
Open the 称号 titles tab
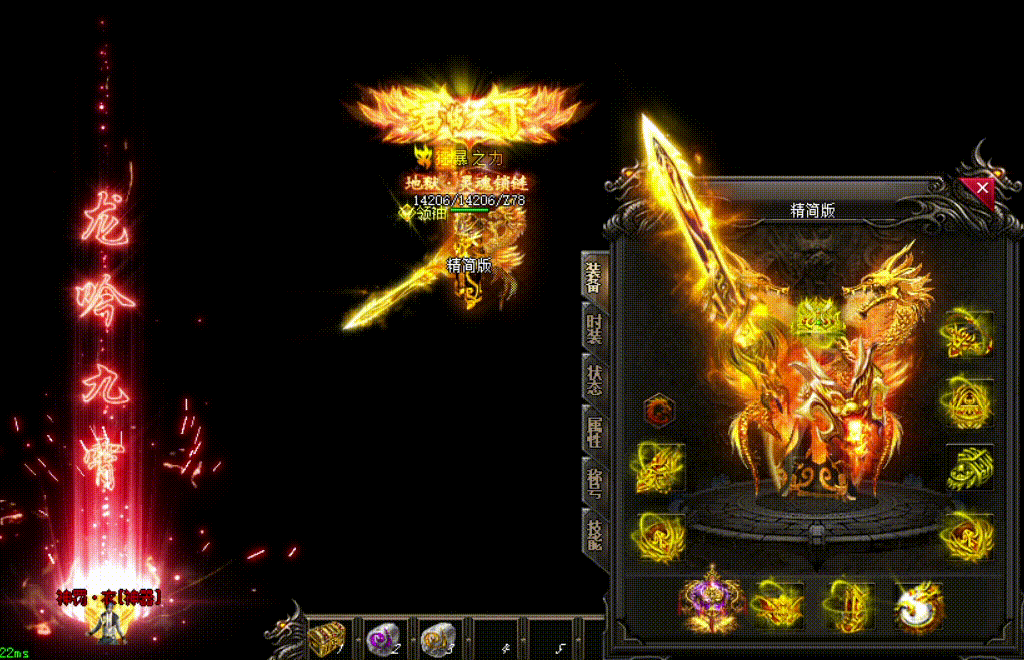[x=594, y=482]
